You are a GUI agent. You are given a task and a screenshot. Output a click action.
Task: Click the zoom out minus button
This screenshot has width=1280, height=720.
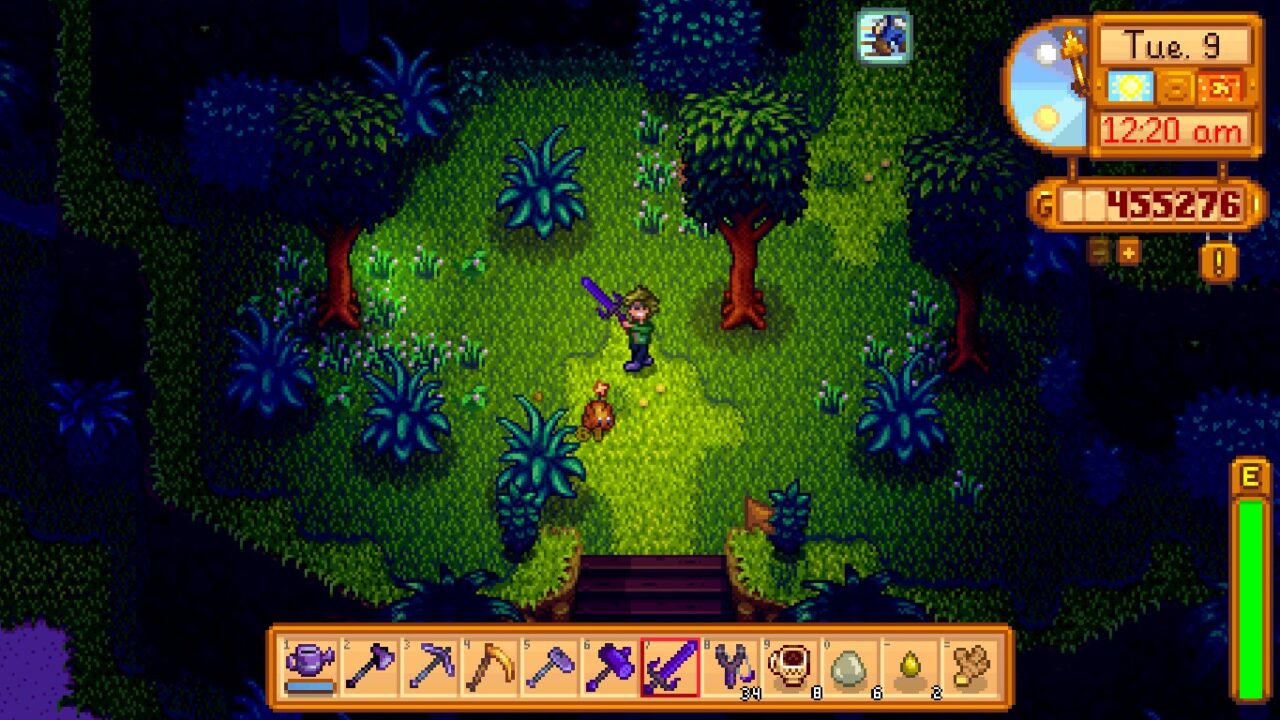(1098, 253)
